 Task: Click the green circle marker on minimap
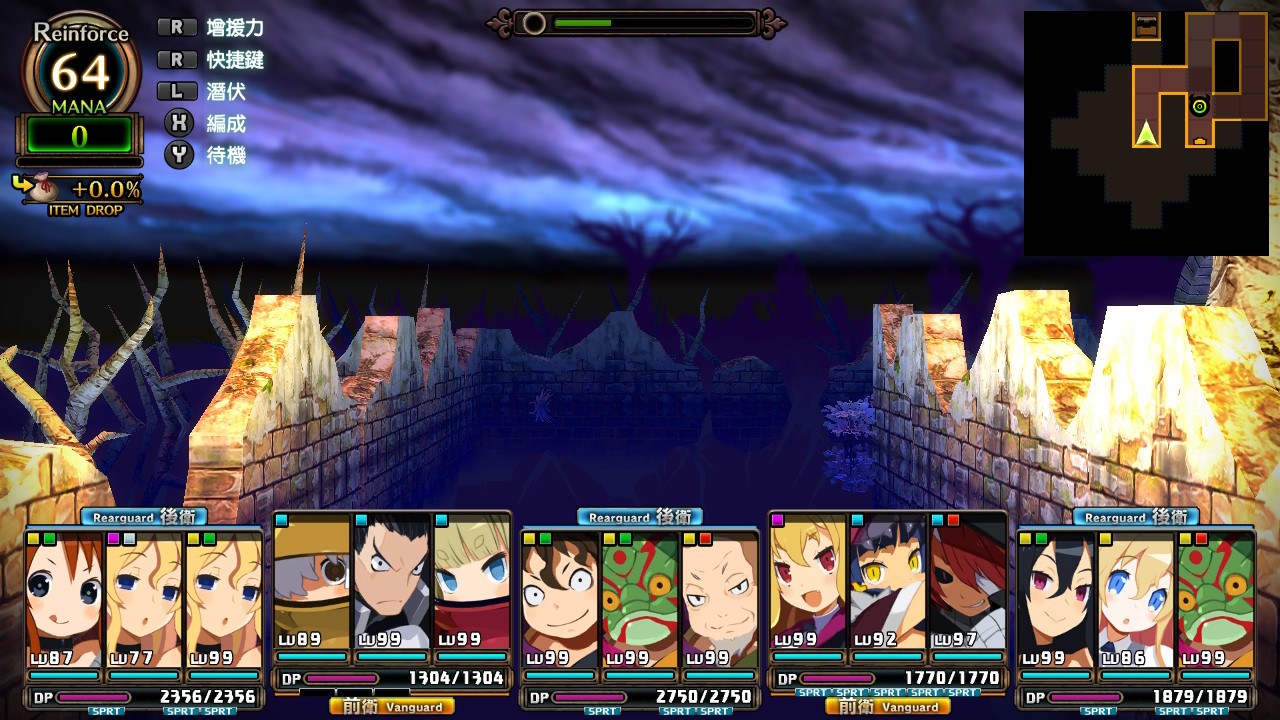coord(1199,106)
